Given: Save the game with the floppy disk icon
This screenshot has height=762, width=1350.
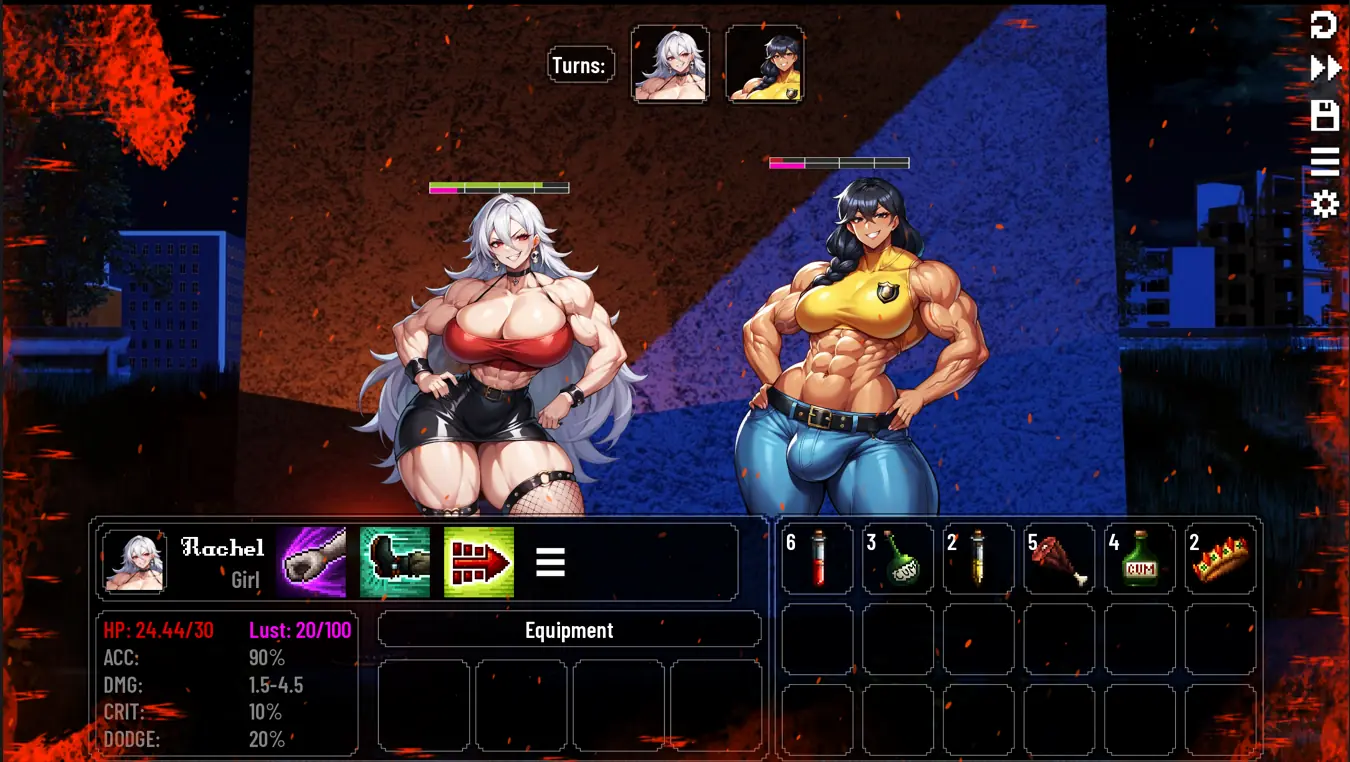Looking at the screenshot, I should (x=1325, y=115).
